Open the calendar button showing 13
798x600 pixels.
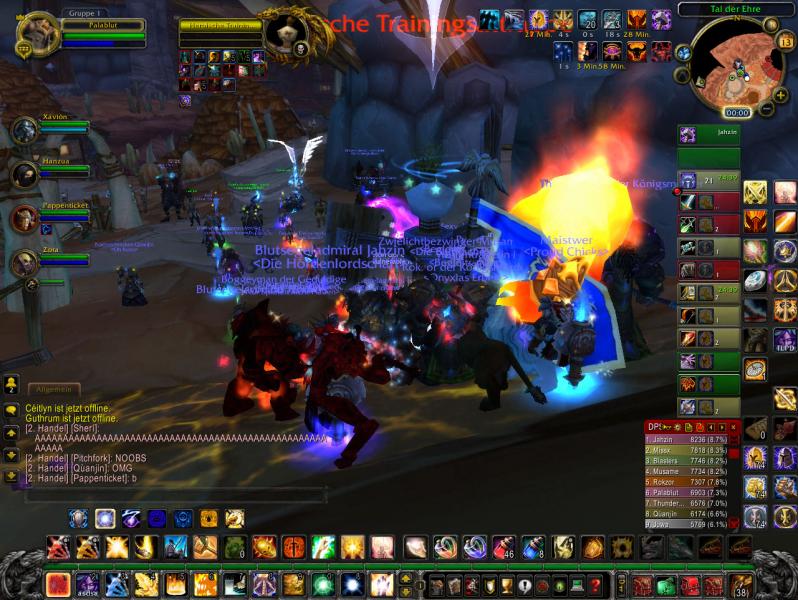tap(785, 42)
